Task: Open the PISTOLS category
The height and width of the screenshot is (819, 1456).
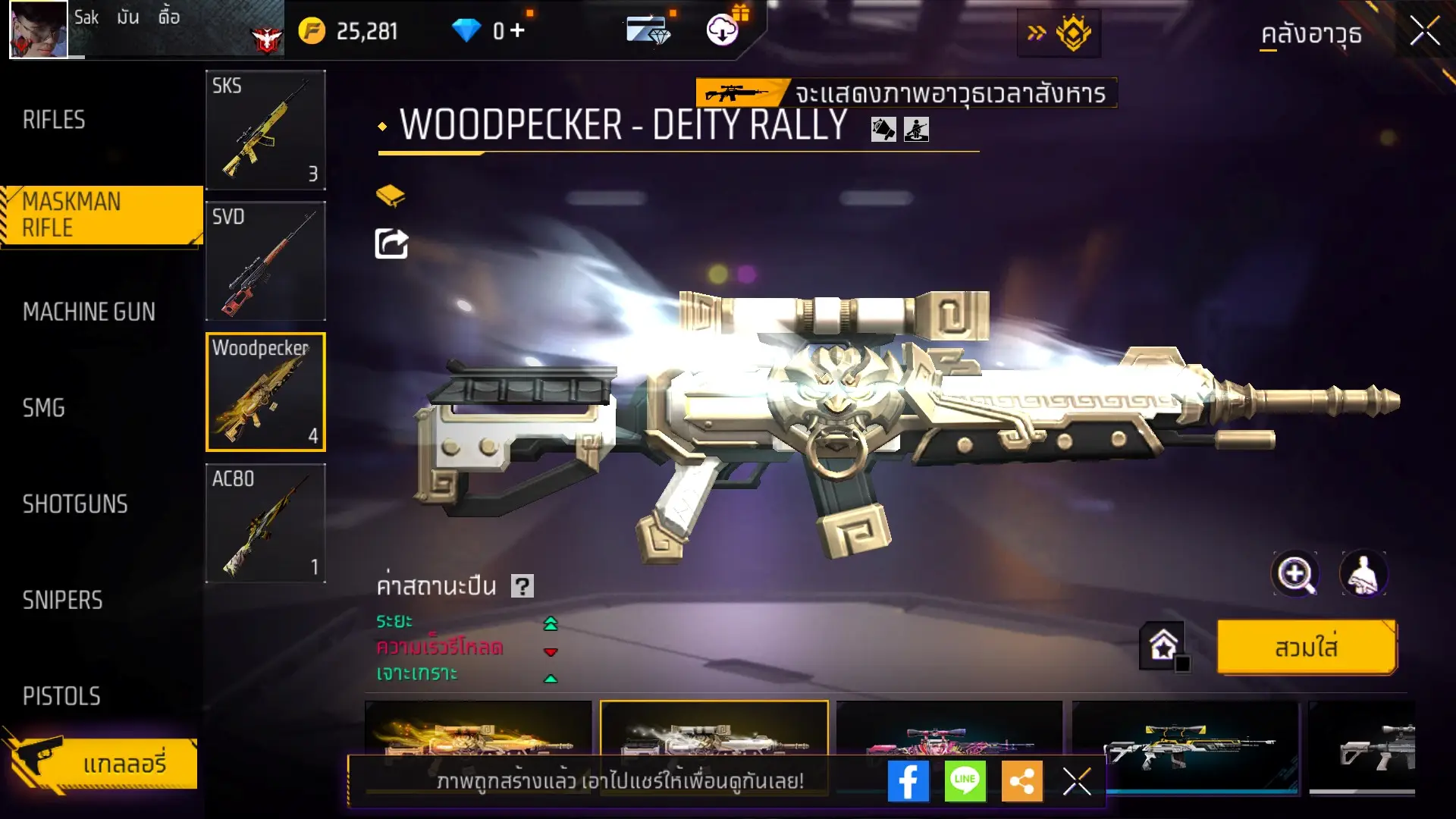Action: [x=61, y=696]
